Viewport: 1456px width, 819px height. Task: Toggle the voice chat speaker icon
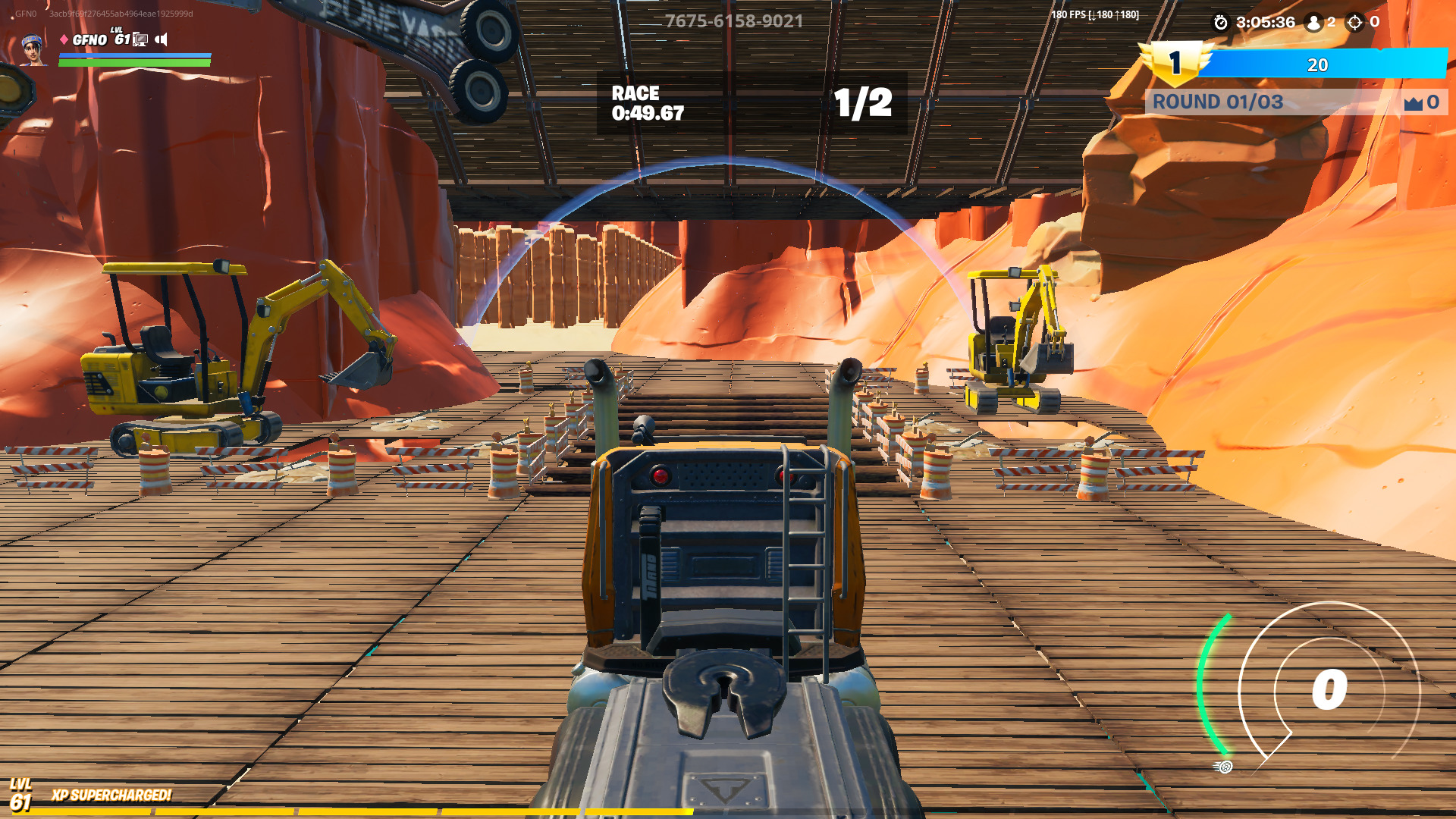click(161, 39)
